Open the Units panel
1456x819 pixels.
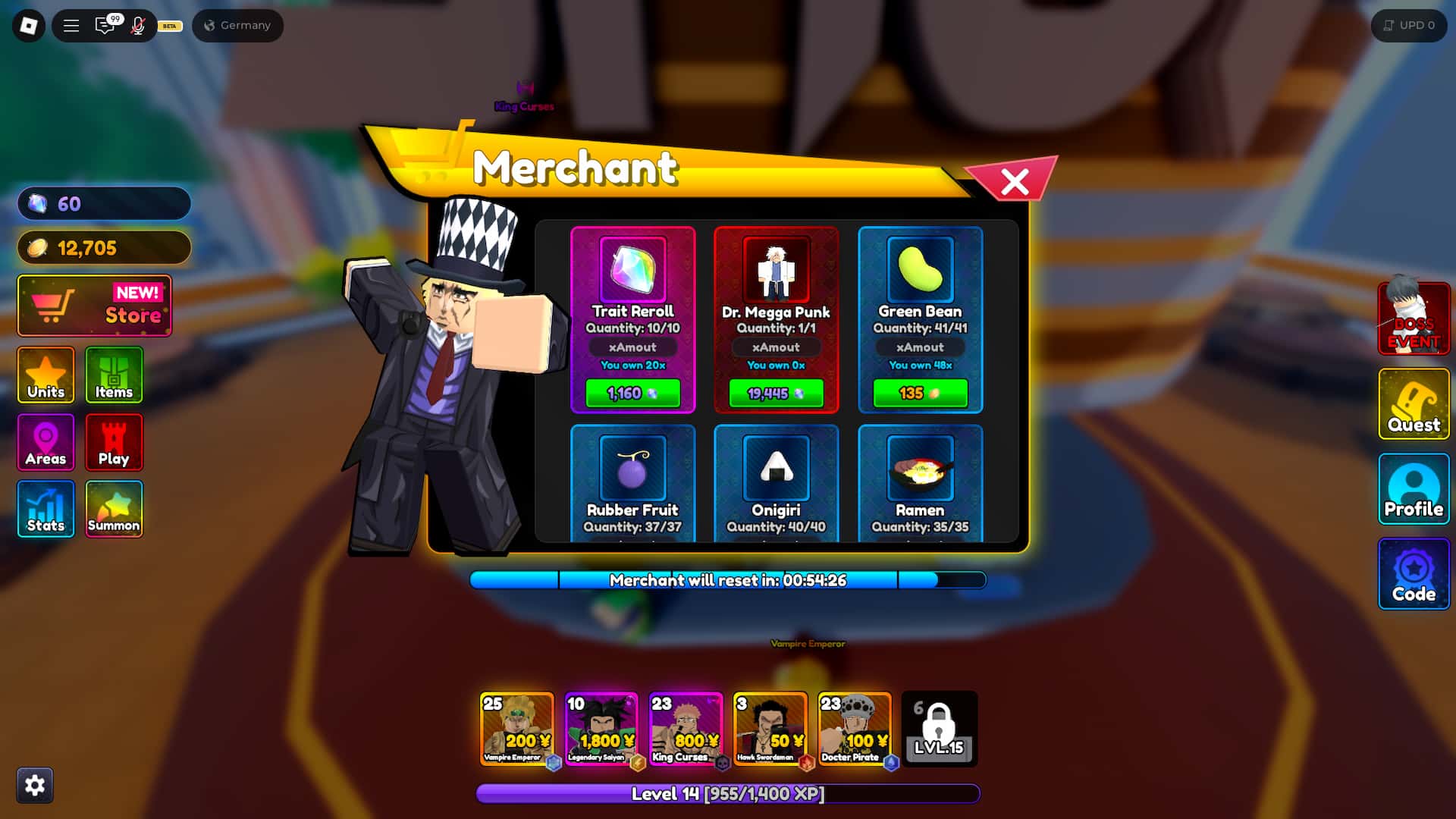pos(45,375)
